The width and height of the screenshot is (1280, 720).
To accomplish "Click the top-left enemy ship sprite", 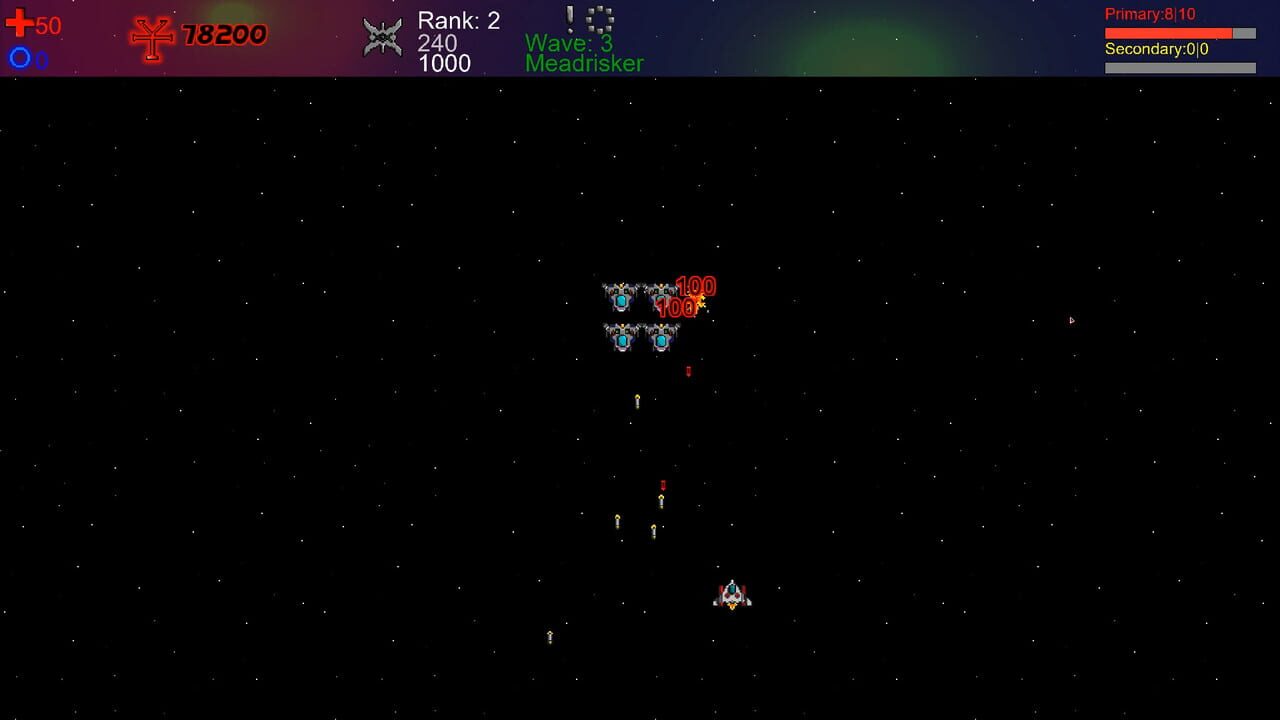I will tap(620, 295).
